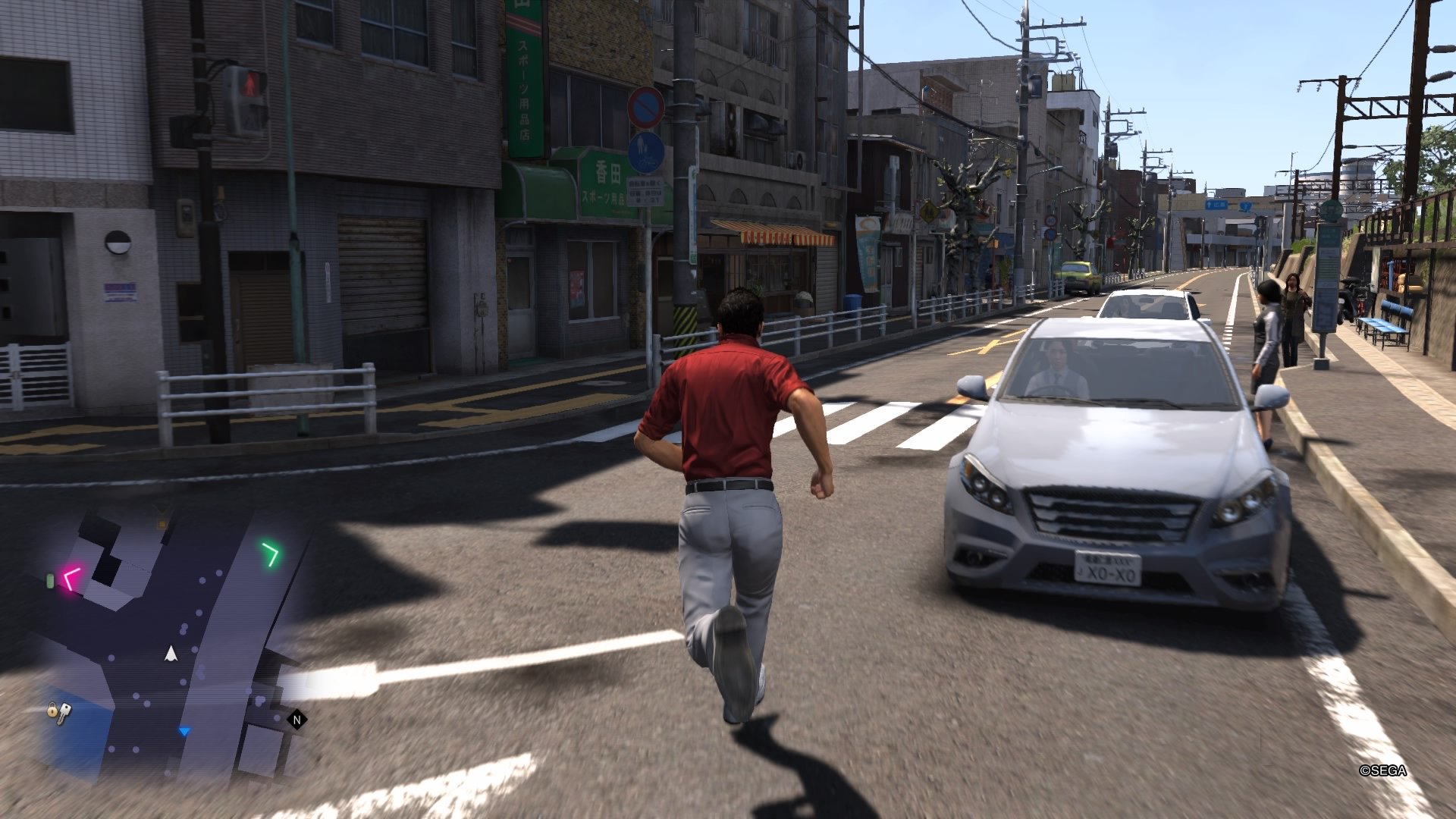Click the minimap panel

(x=174, y=637)
